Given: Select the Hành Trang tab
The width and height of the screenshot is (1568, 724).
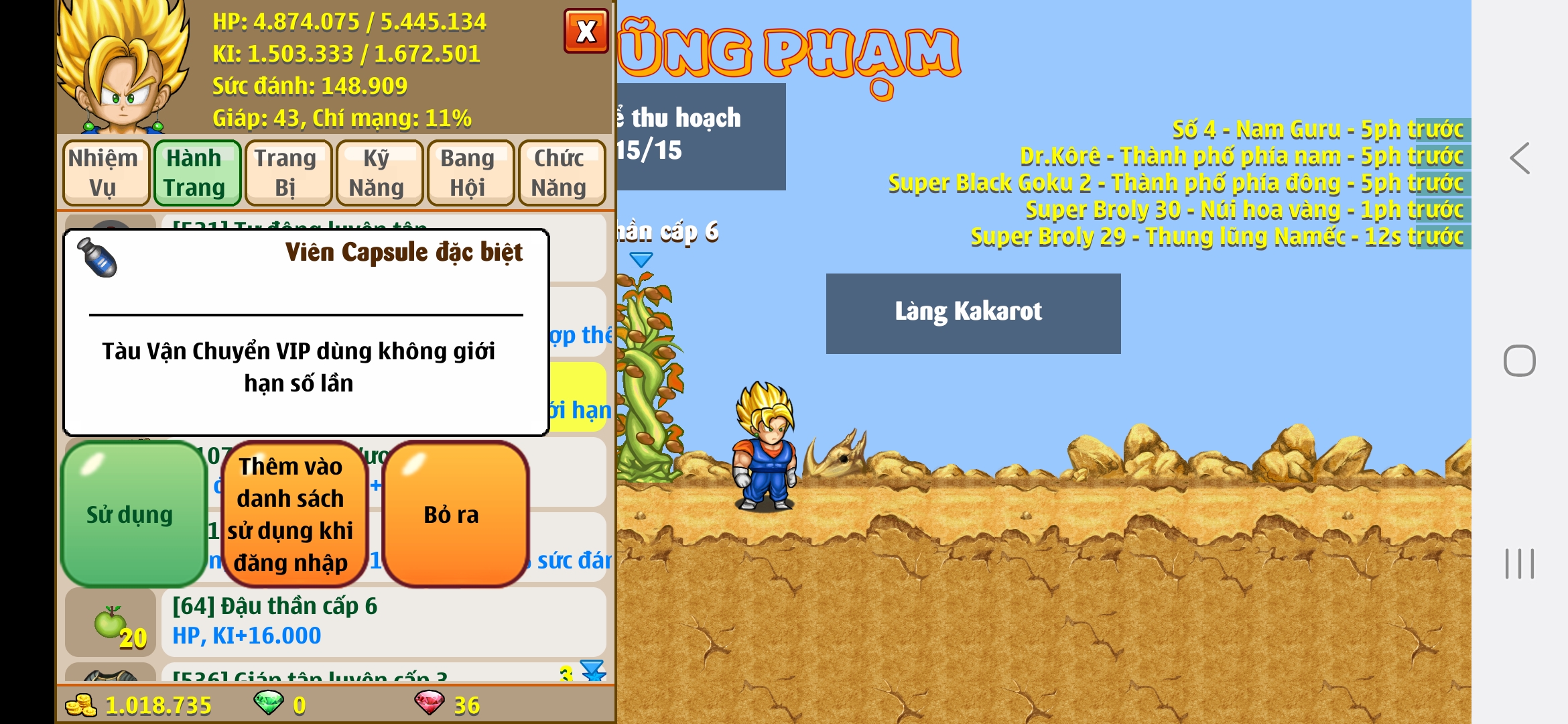Looking at the screenshot, I should 196,173.
